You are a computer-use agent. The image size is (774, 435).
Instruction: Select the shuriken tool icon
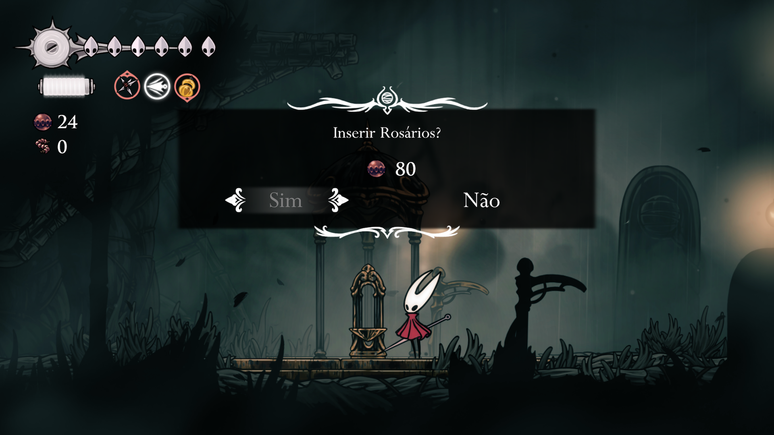(x=127, y=86)
